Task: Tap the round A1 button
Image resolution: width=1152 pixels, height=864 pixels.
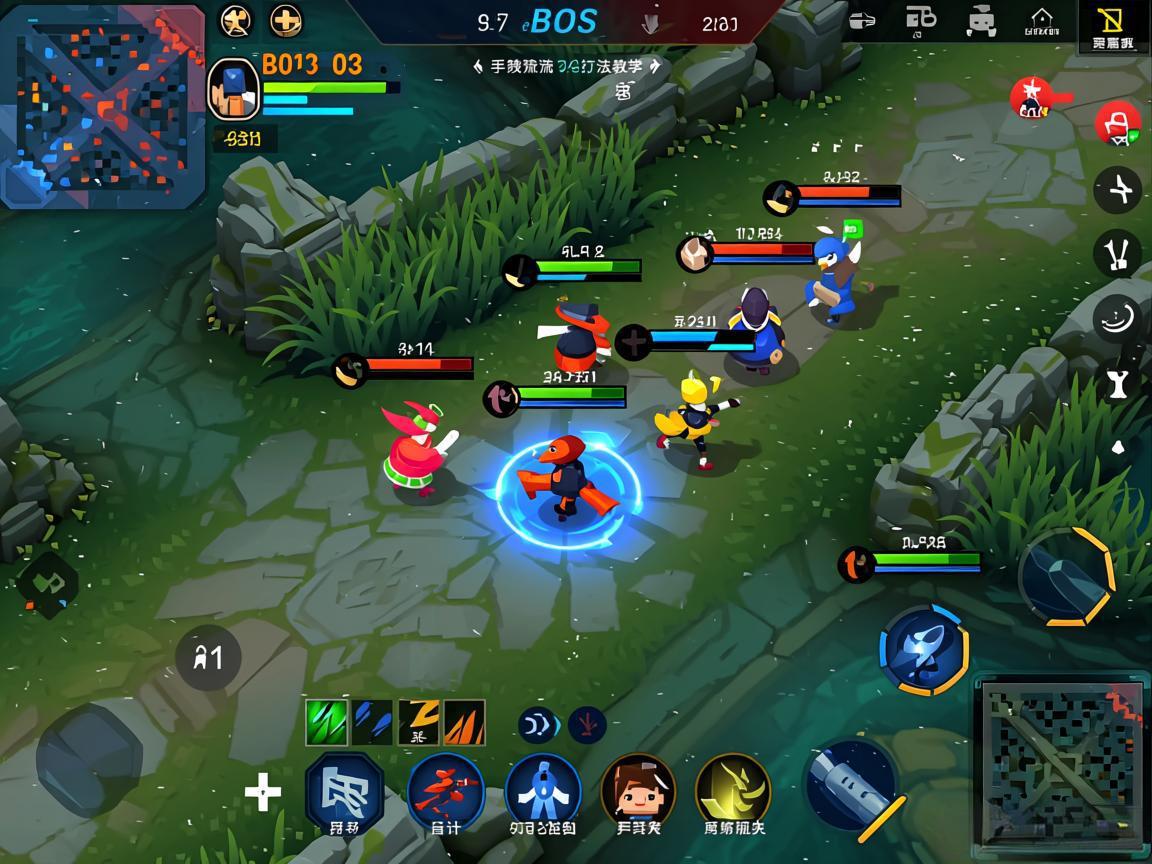Action: pos(208,658)
